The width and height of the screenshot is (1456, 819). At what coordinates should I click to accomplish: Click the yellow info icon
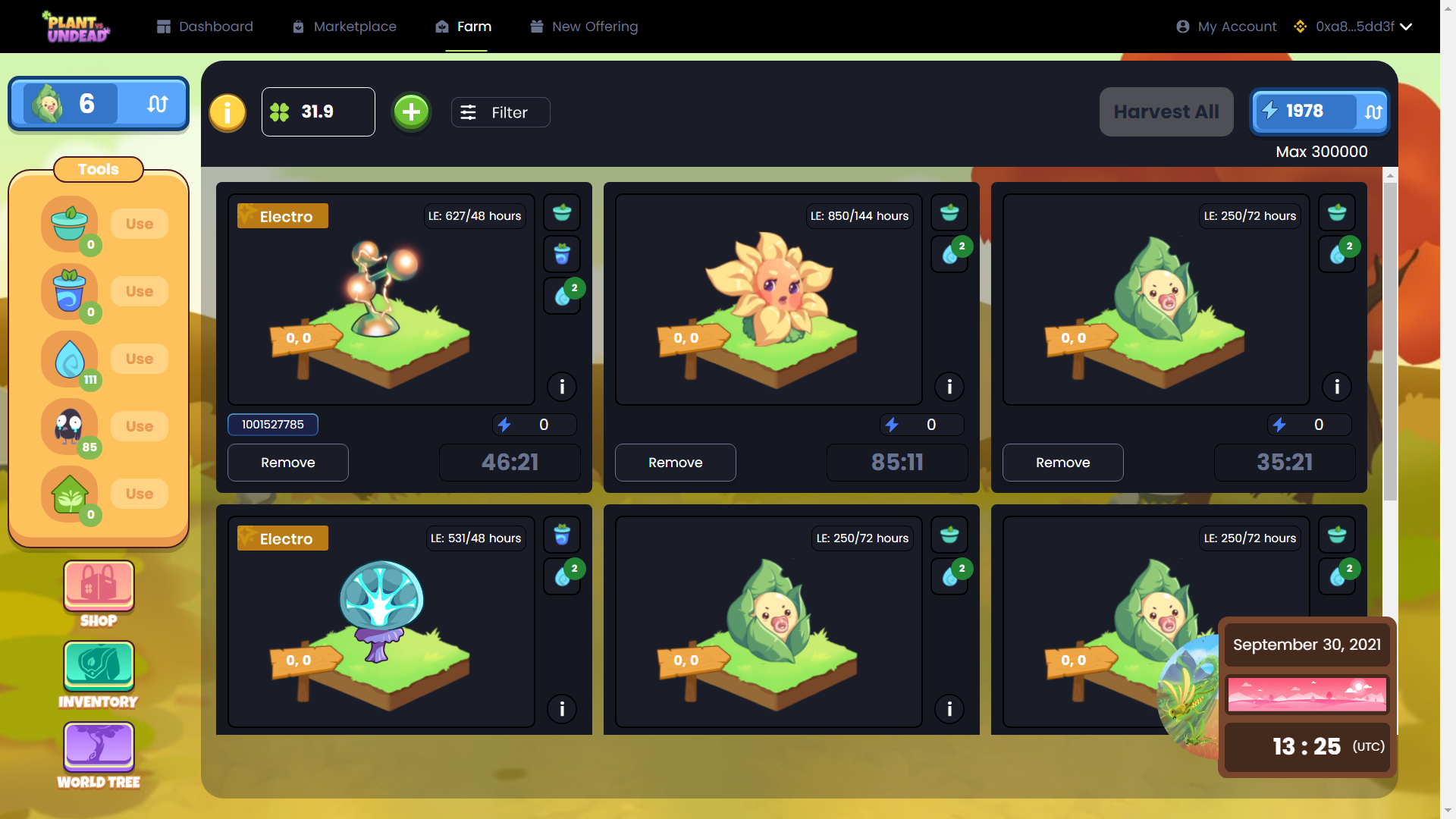(x=227, y=113)
